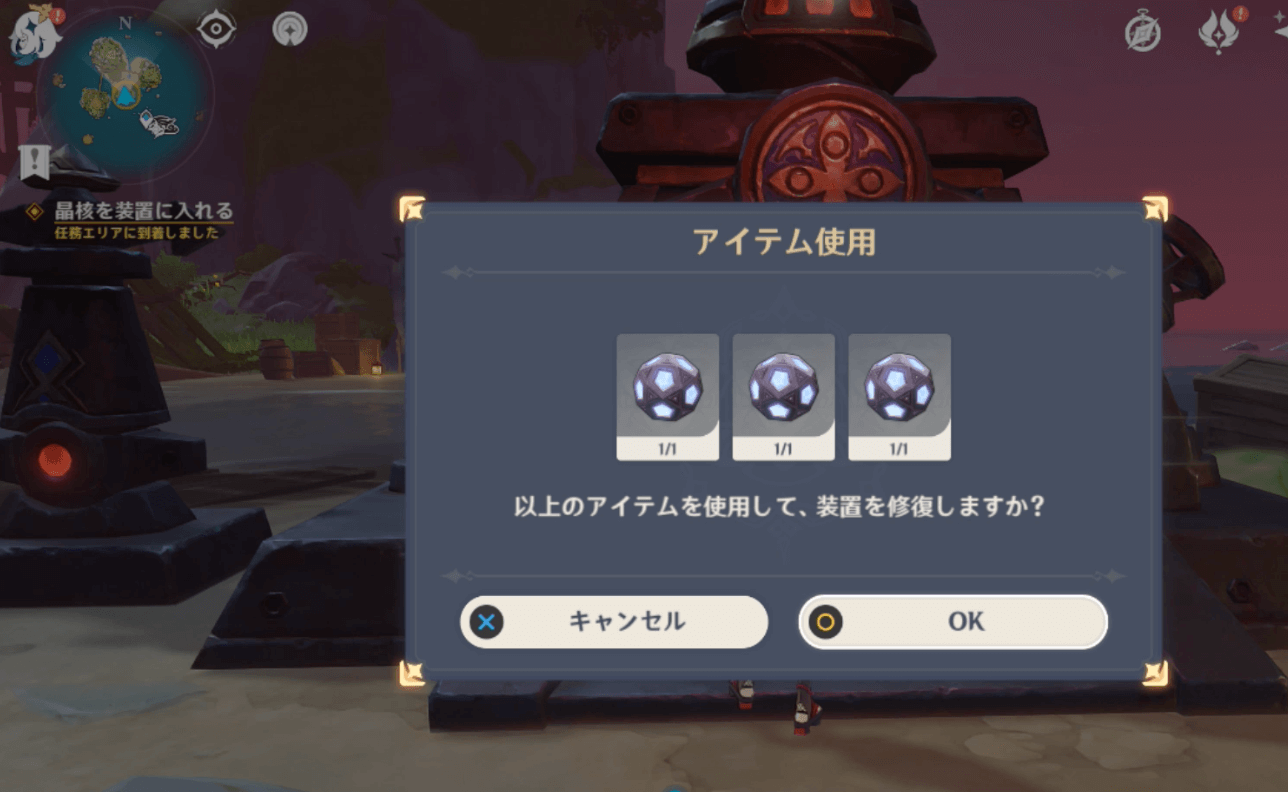1288x792 pixels.
Task: Select the first crystal core item thumbnail
Action: 667,388
